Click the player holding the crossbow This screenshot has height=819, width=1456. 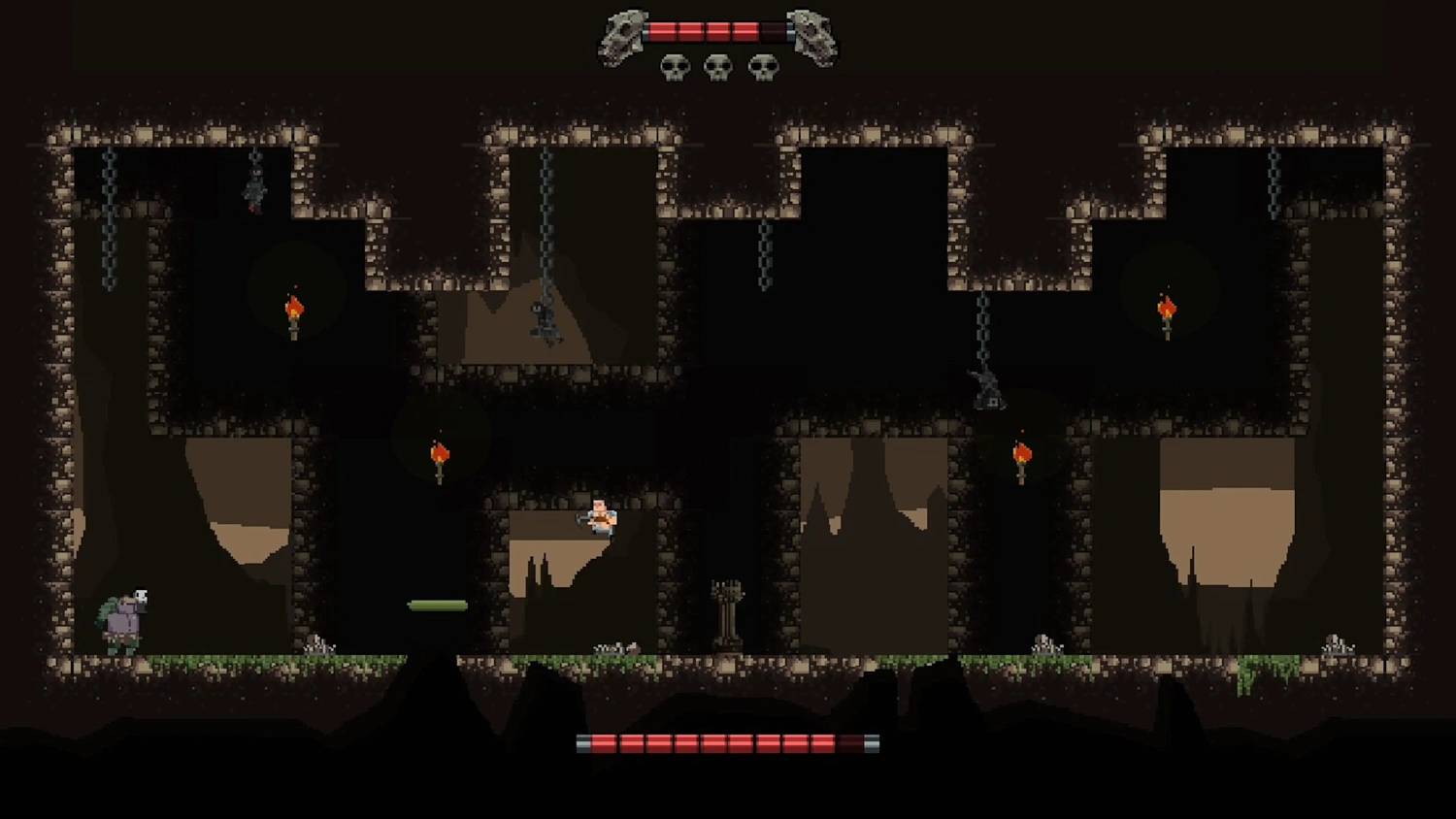pyautogui.click(x=600, y=519)
